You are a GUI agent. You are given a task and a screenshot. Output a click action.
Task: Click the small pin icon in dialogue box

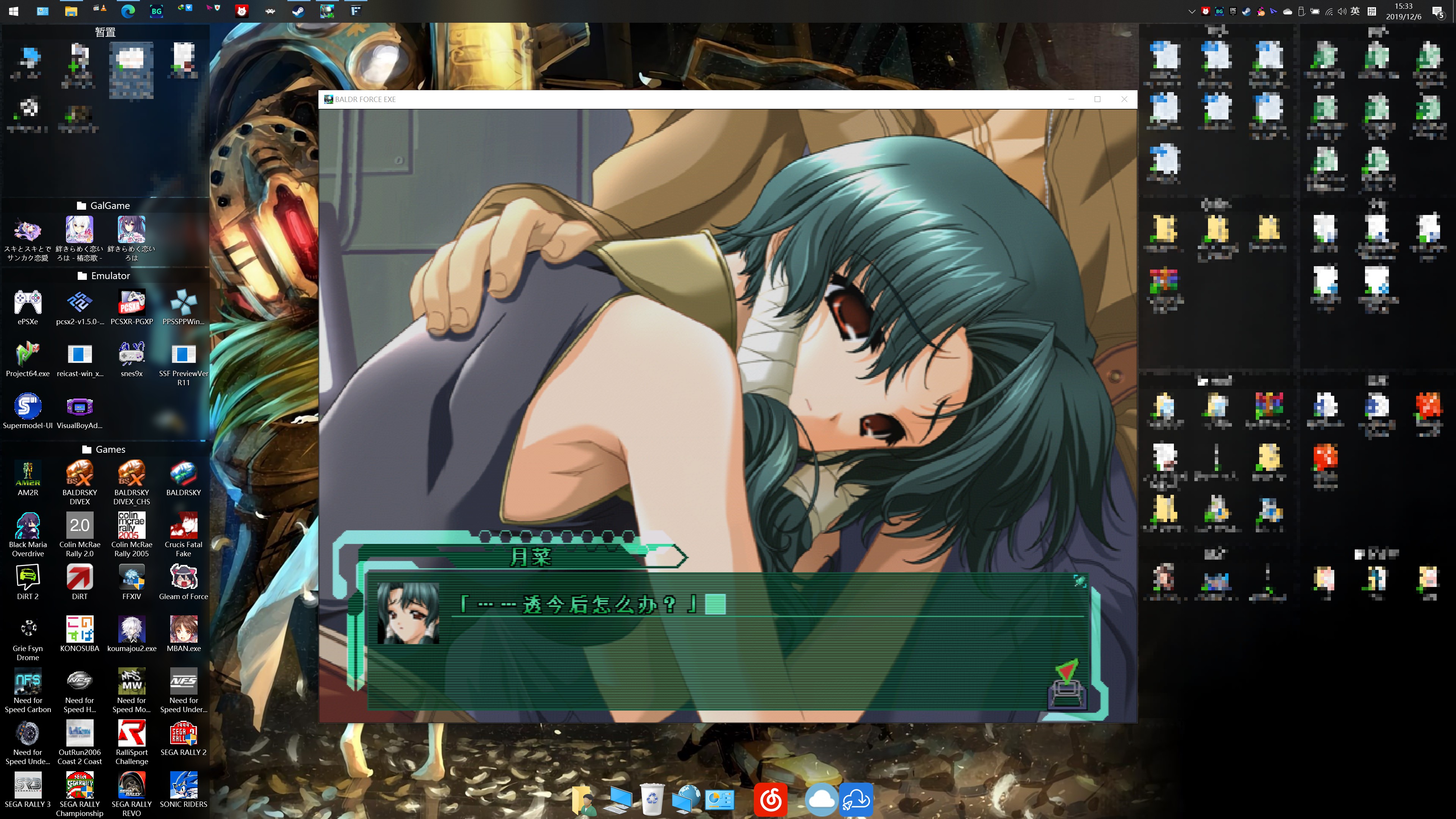point(1079,581)
